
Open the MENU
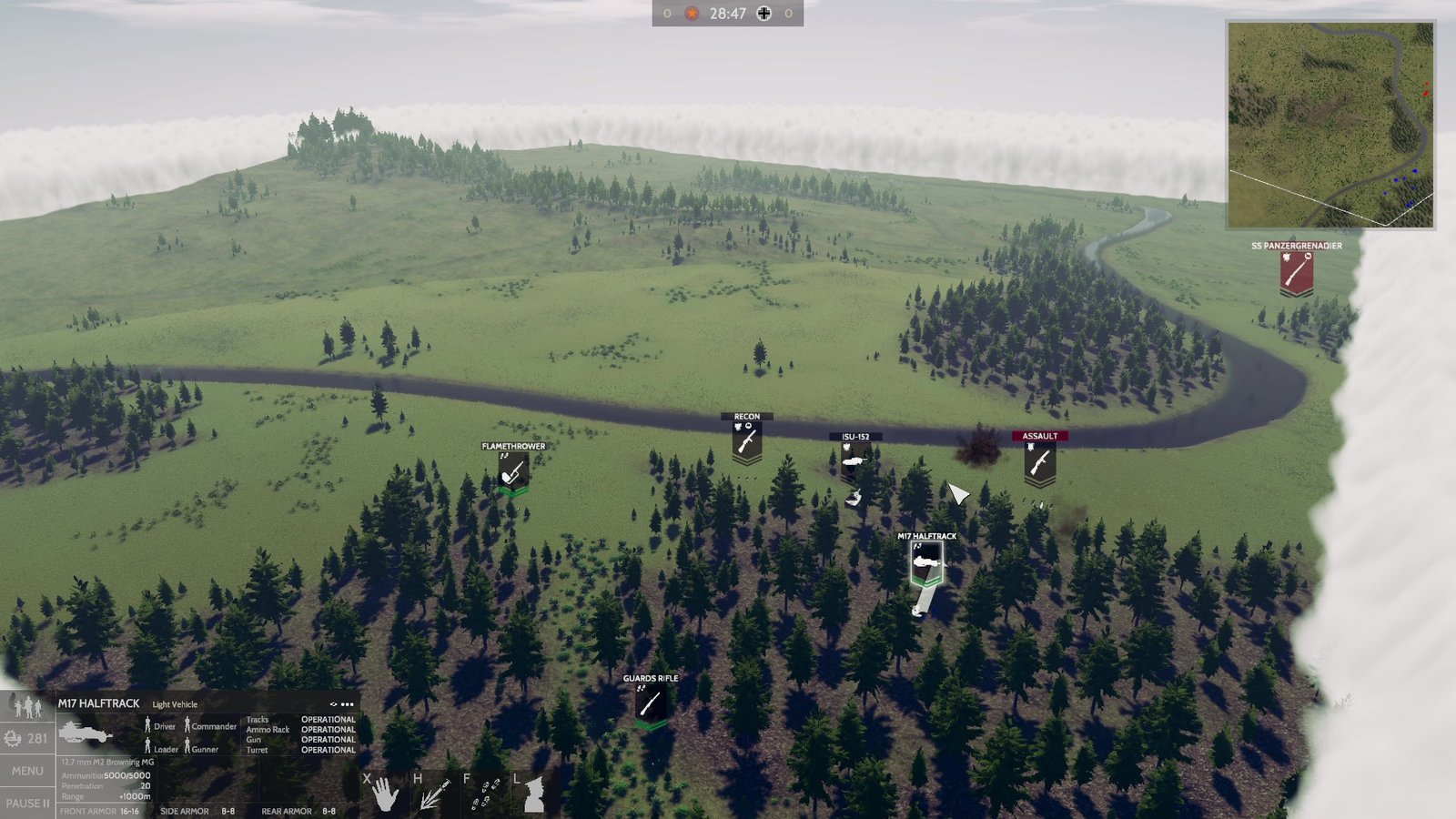[26, 769]
